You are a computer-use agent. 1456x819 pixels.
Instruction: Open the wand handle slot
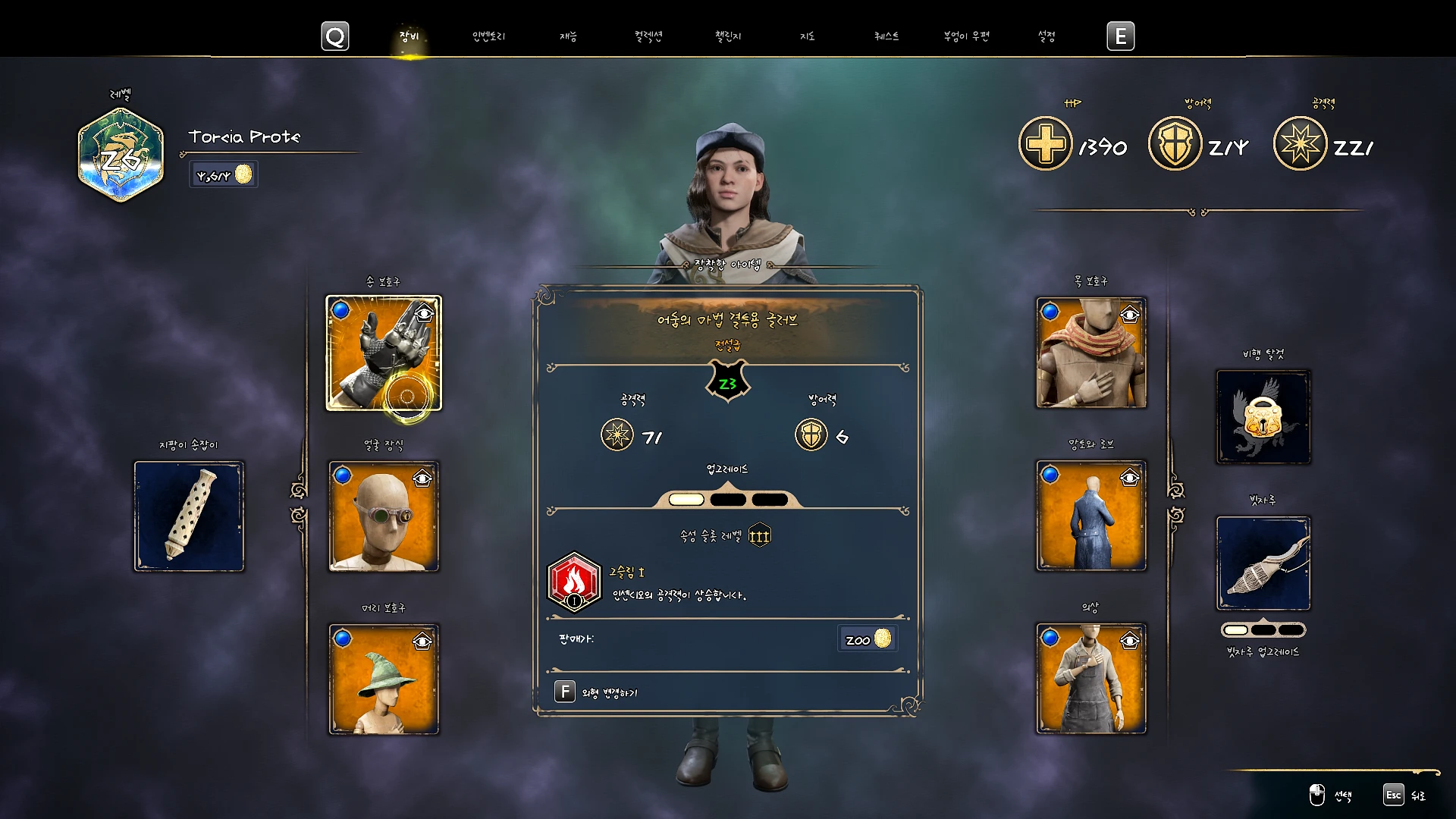[190, 516]
